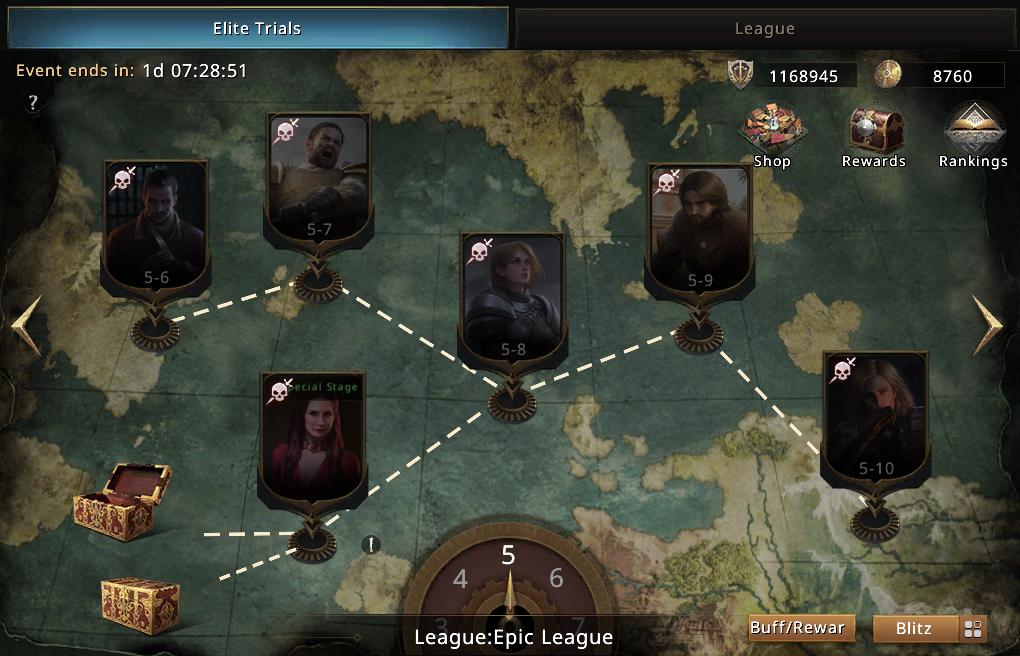
Task: Select chapter 4 on the dial
Action: (x=460, y=579)
